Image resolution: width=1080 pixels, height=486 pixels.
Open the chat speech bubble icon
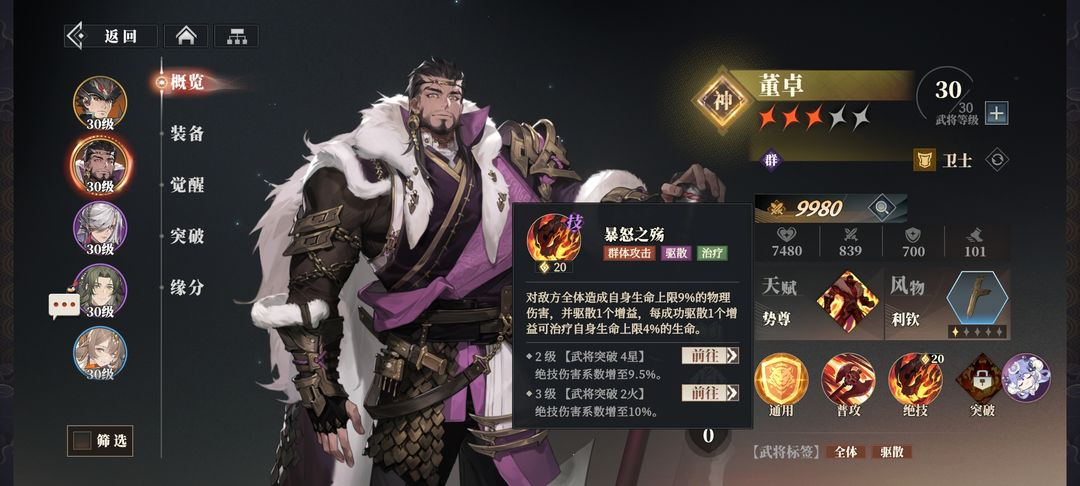tap(64, 305)
